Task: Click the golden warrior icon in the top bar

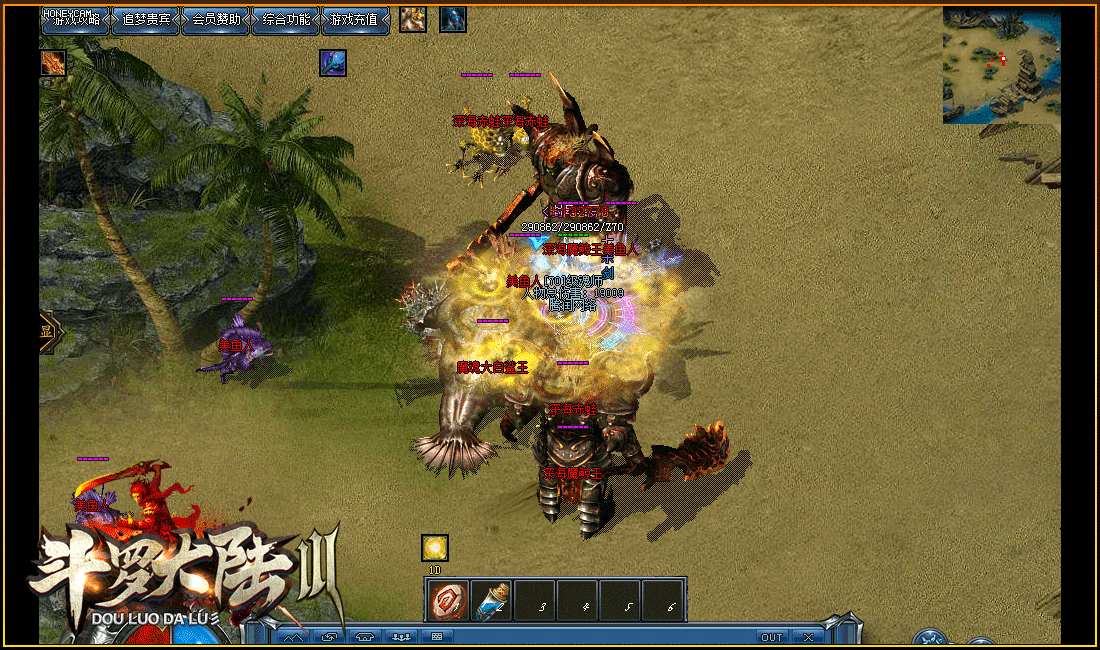Action: 412,19
